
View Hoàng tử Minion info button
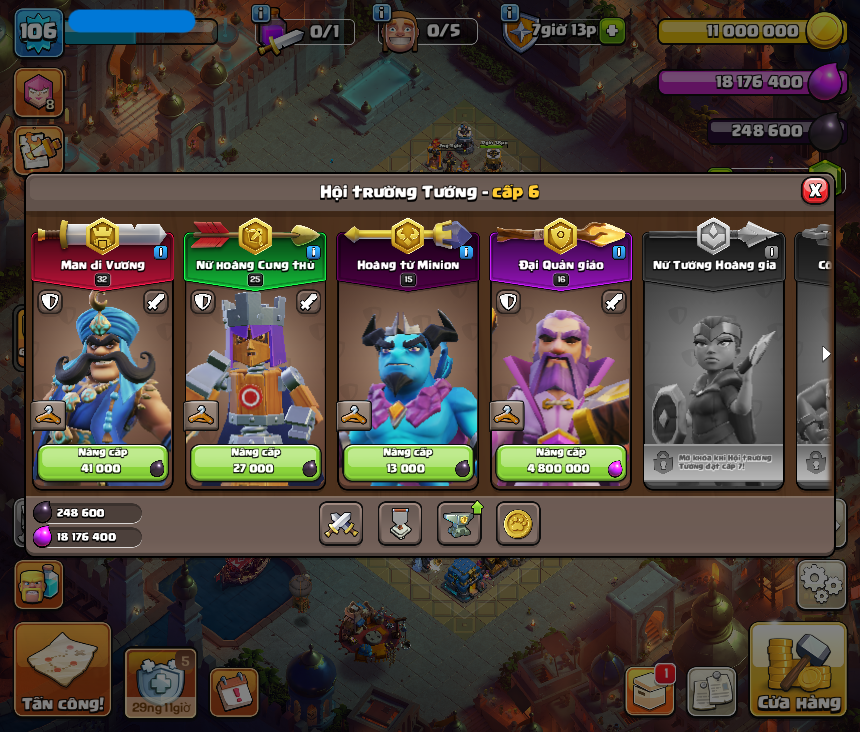click(x=465, y=252)
